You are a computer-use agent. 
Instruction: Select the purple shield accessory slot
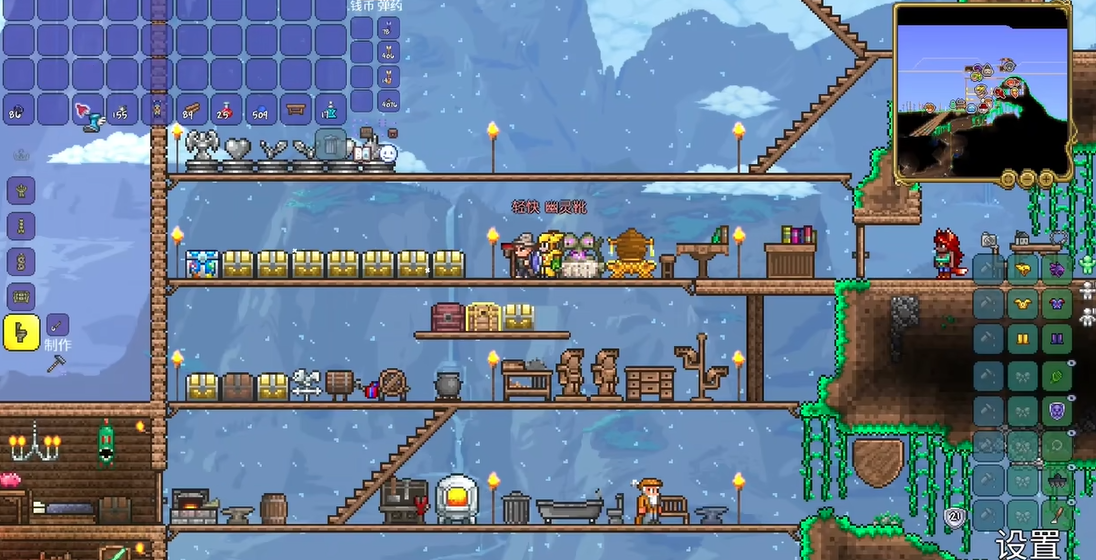(1057, 411)
